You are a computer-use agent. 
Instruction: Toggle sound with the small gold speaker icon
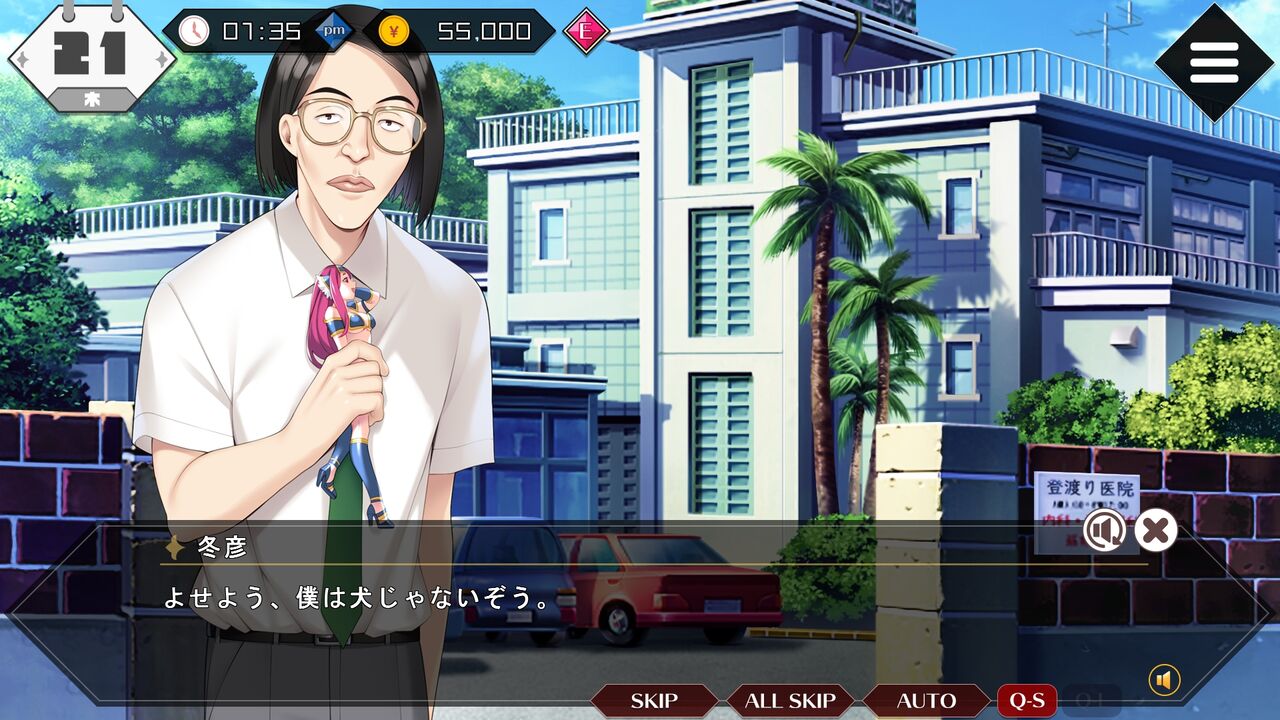[x=1164, y=681]
